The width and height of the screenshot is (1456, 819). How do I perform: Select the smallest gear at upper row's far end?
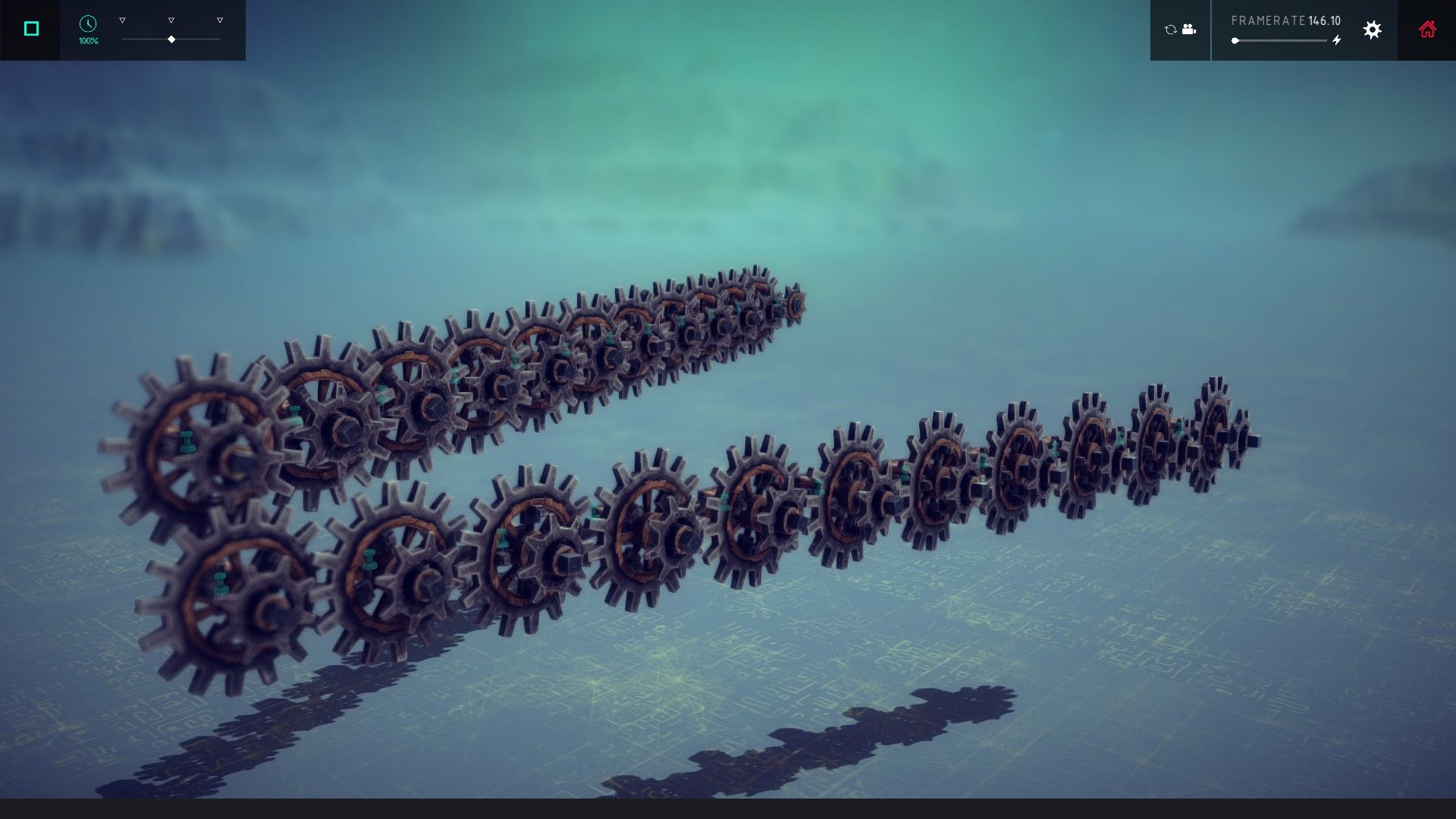(796, 303)
